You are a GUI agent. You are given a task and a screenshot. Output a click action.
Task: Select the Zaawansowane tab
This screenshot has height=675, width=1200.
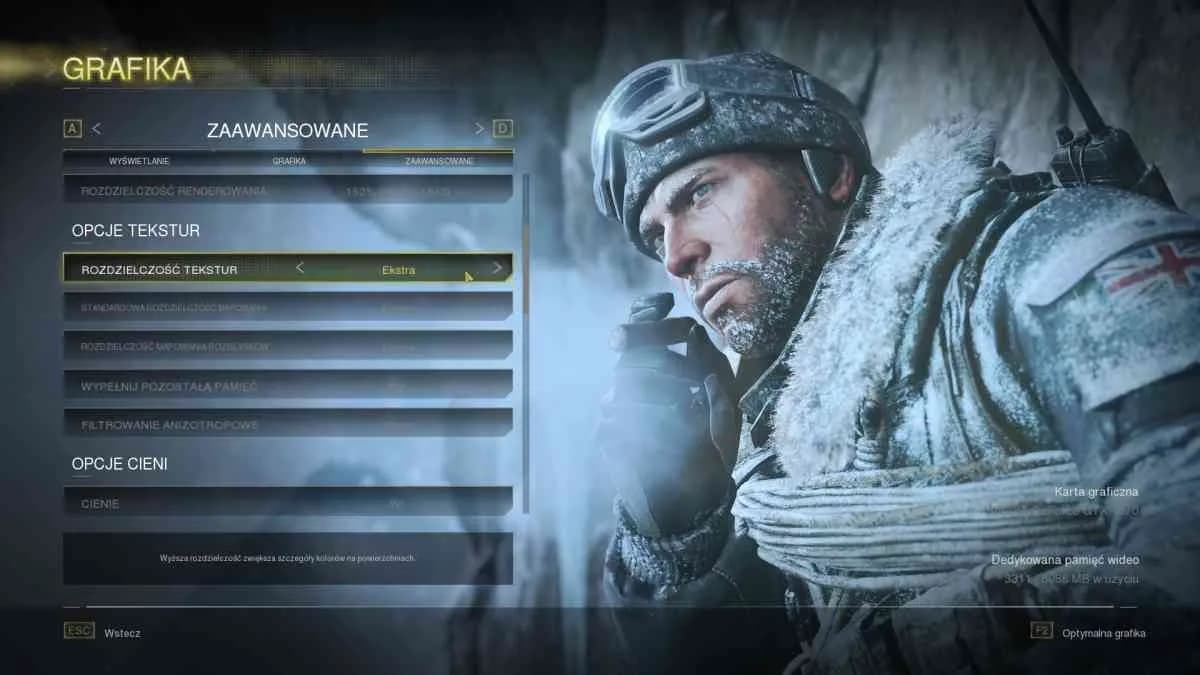point(438,161)
